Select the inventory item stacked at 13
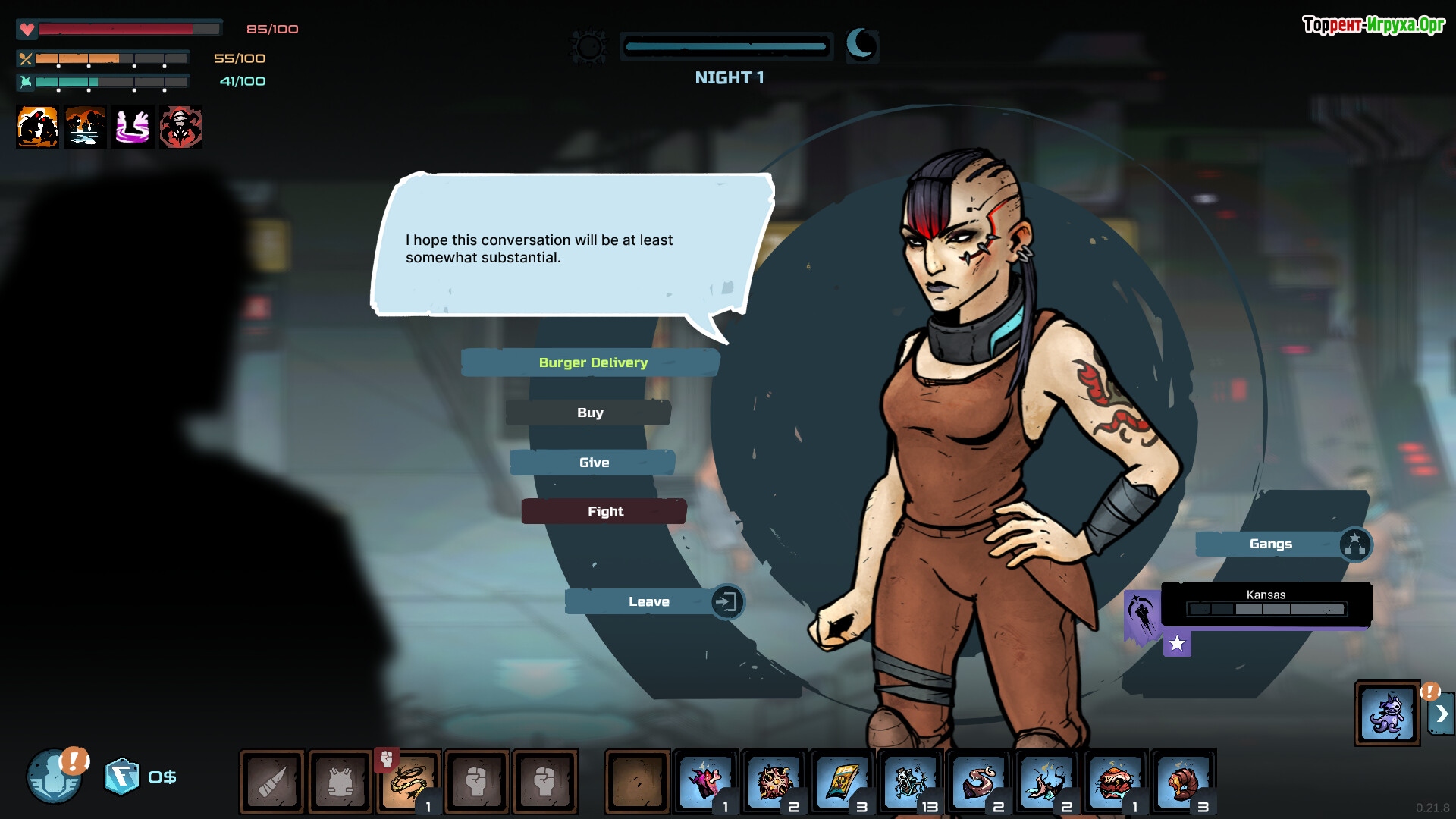The image size is (1456, 819). (x=910, y=781)
